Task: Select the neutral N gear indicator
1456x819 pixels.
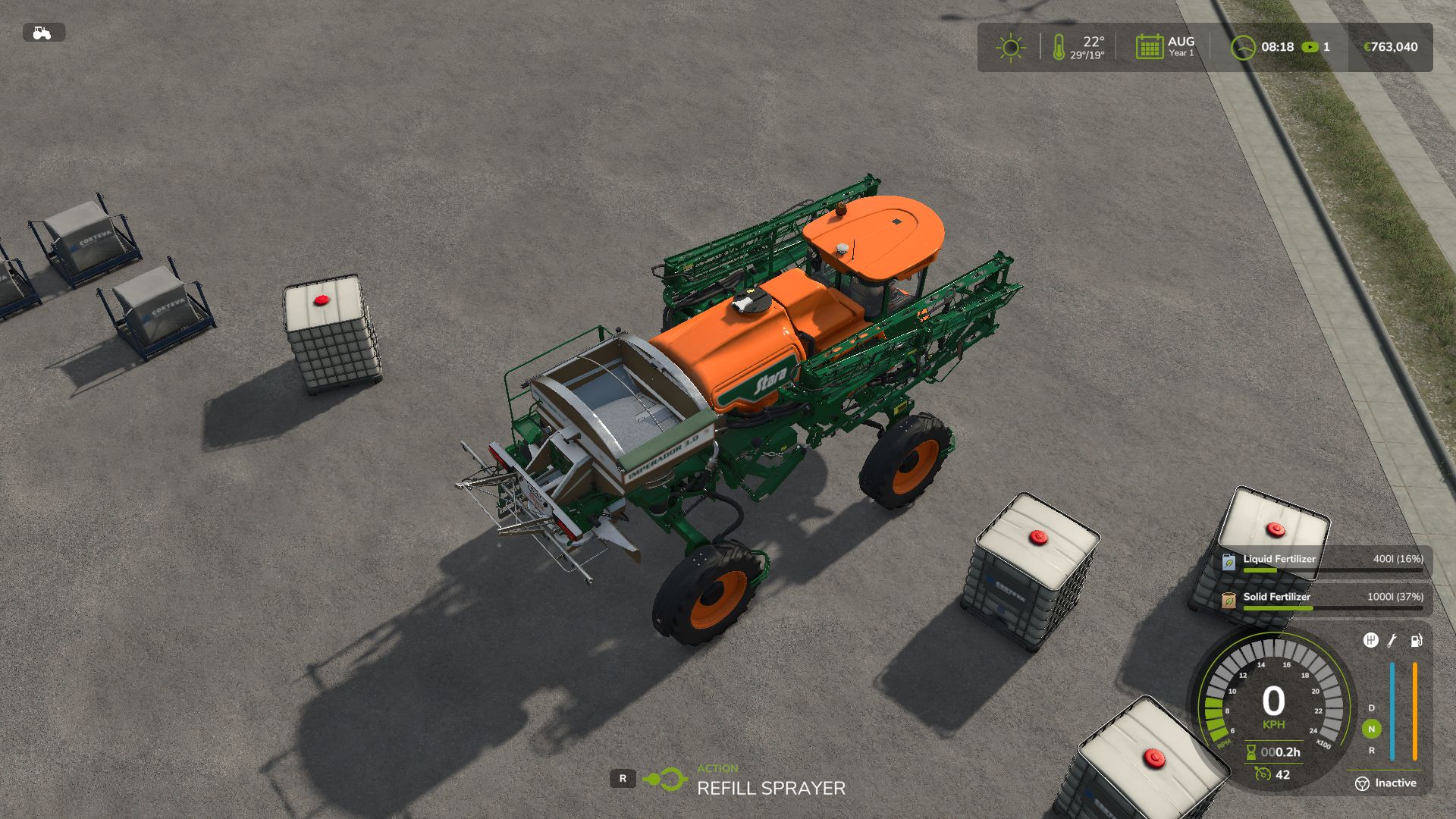Action: 1371,729
